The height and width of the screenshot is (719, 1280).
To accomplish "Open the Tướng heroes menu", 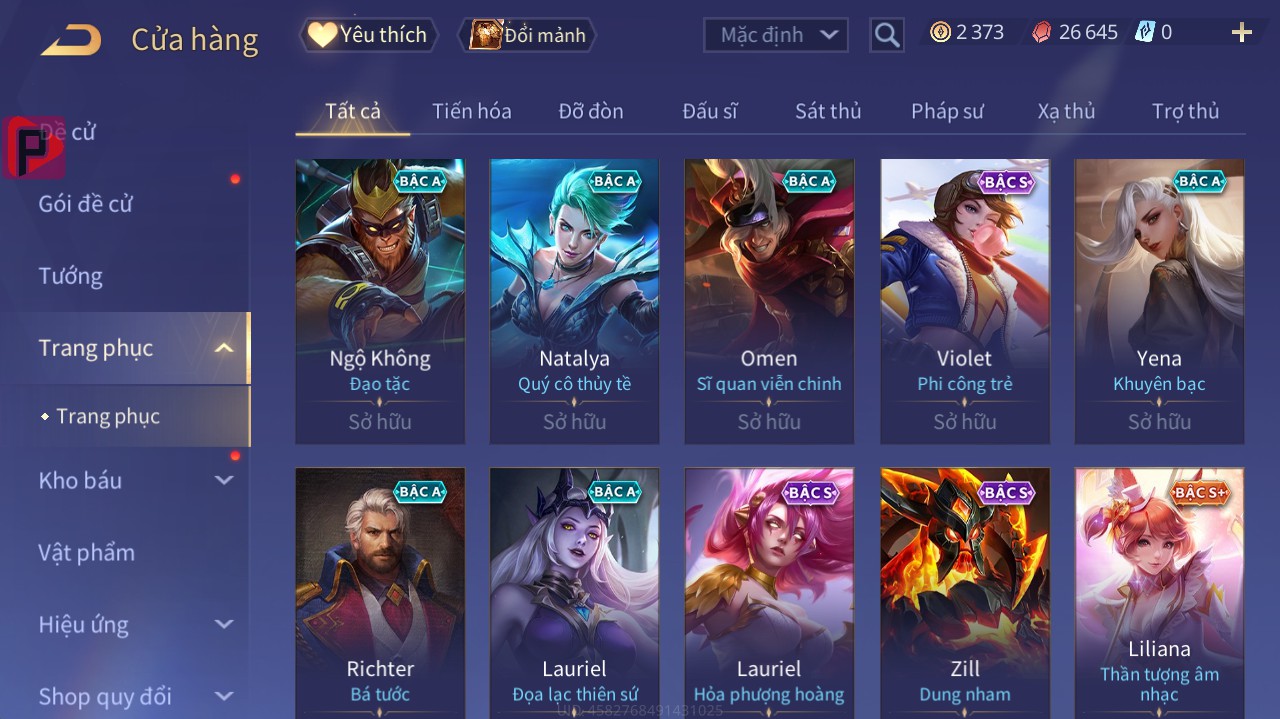I will click(71, 276).
